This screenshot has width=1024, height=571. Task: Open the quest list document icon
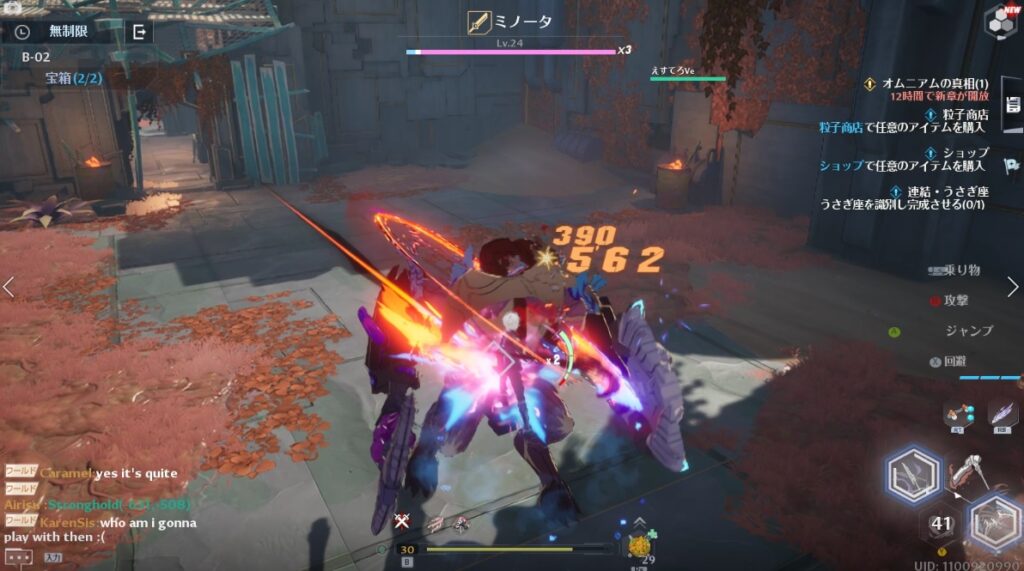(1012, 105)
